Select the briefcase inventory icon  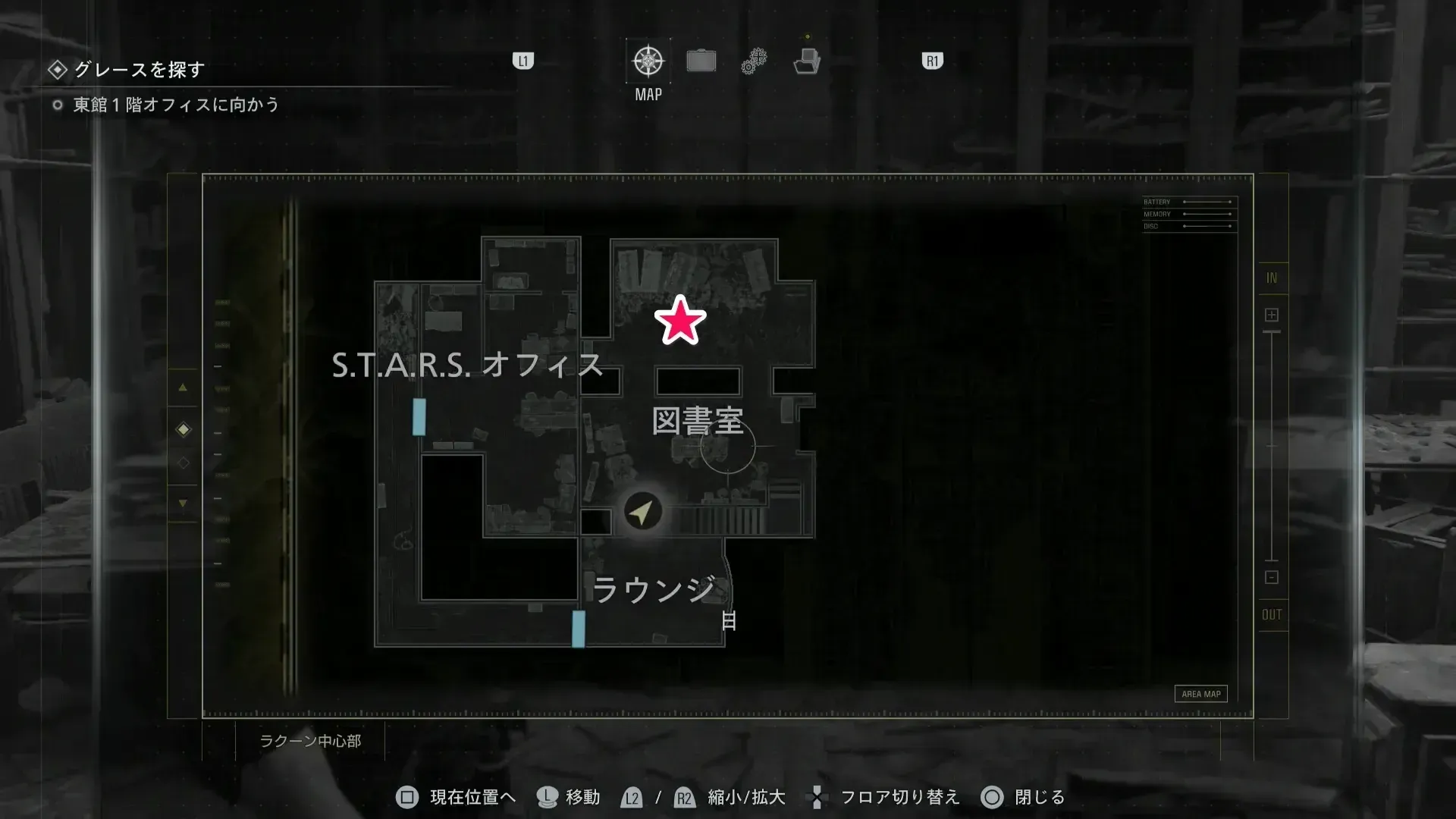pyautogui.click(x=701, y=59)
